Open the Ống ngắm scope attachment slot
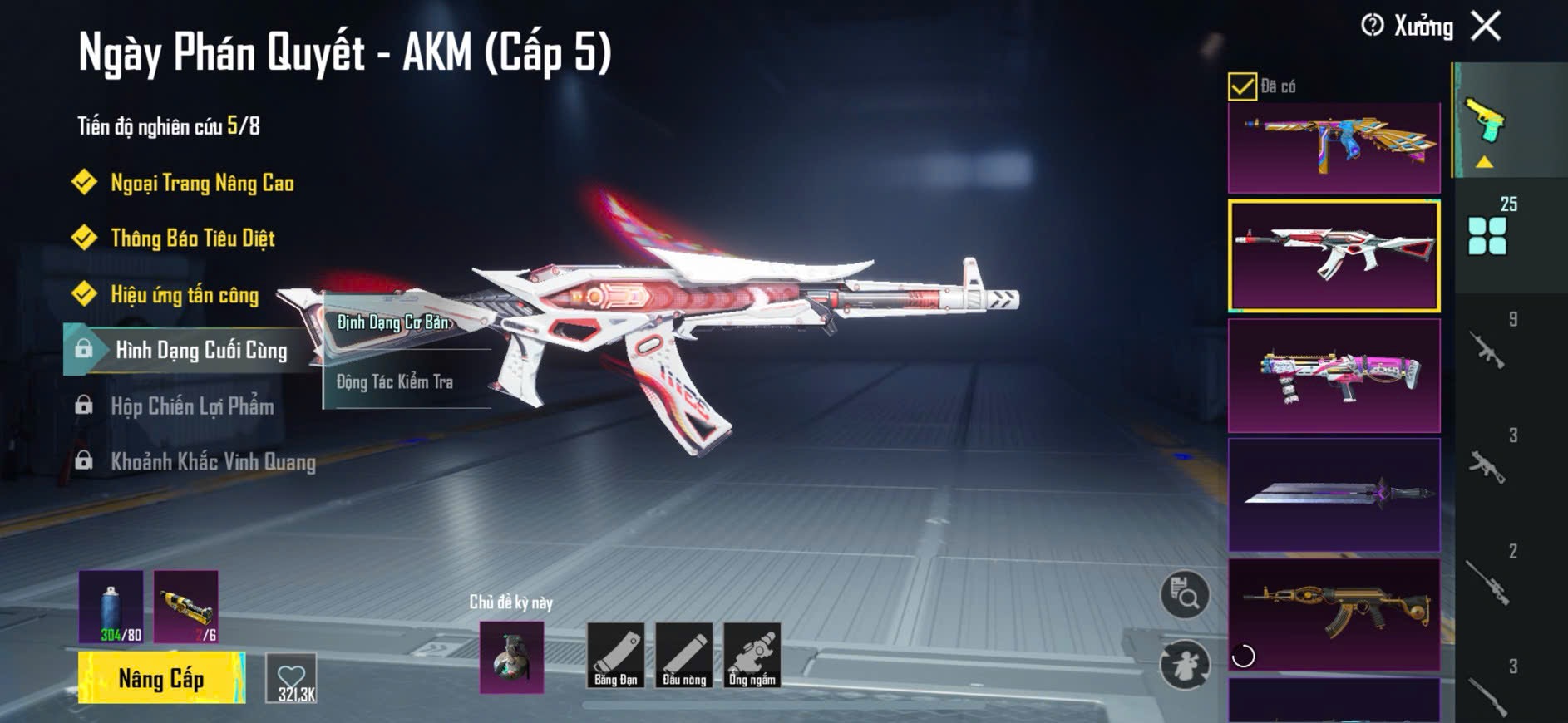 pyautogui.click(x=752, y=656)
